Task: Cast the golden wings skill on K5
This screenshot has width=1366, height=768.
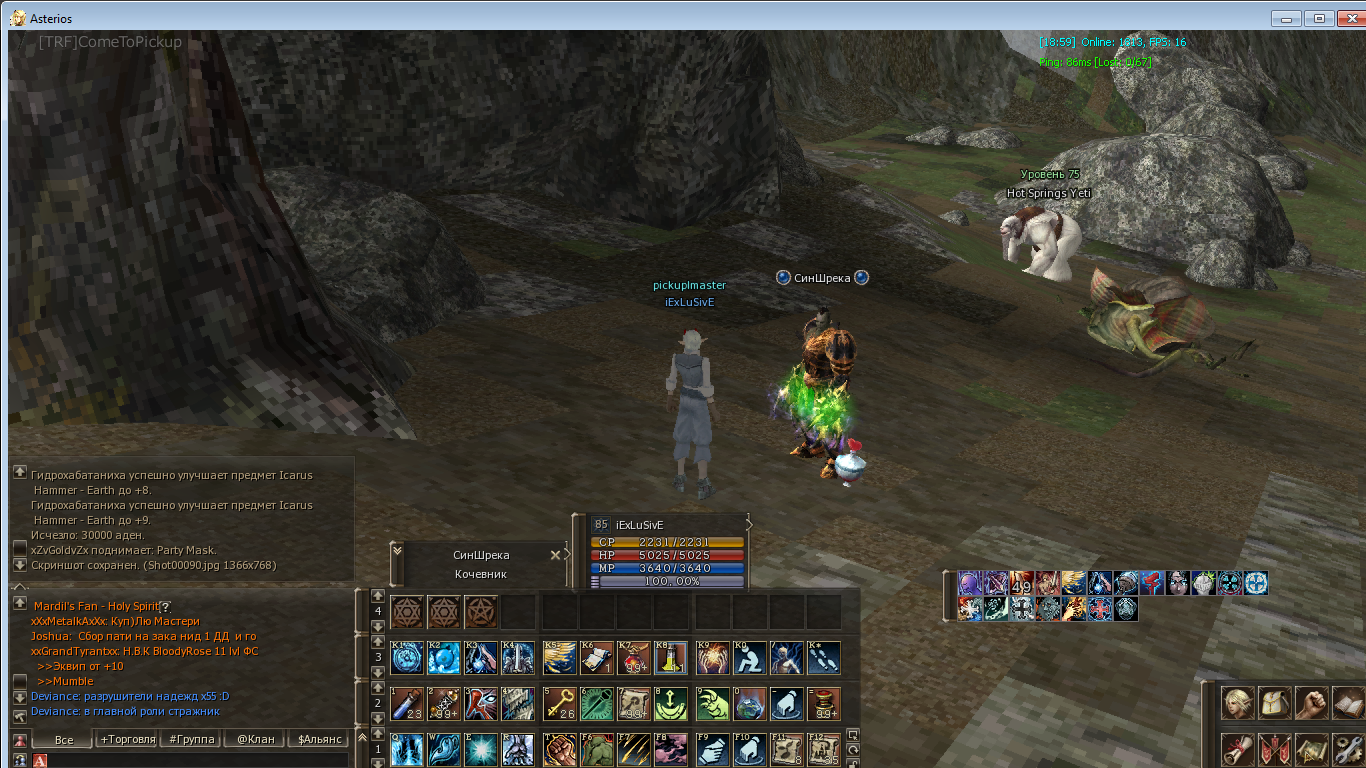Action: 559,658
